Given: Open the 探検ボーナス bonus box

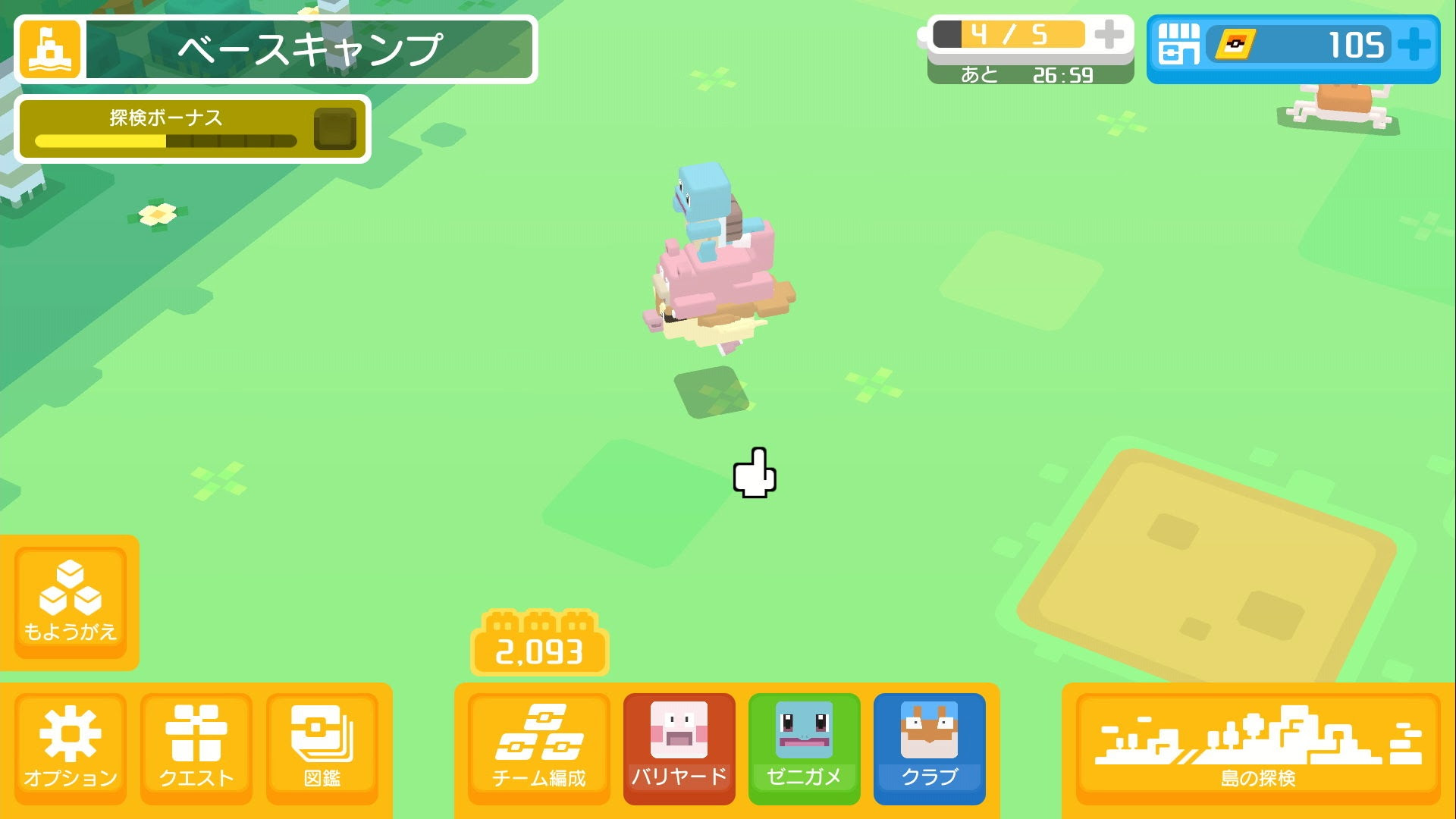Looking at the screenshot, I should coord(335,129).
